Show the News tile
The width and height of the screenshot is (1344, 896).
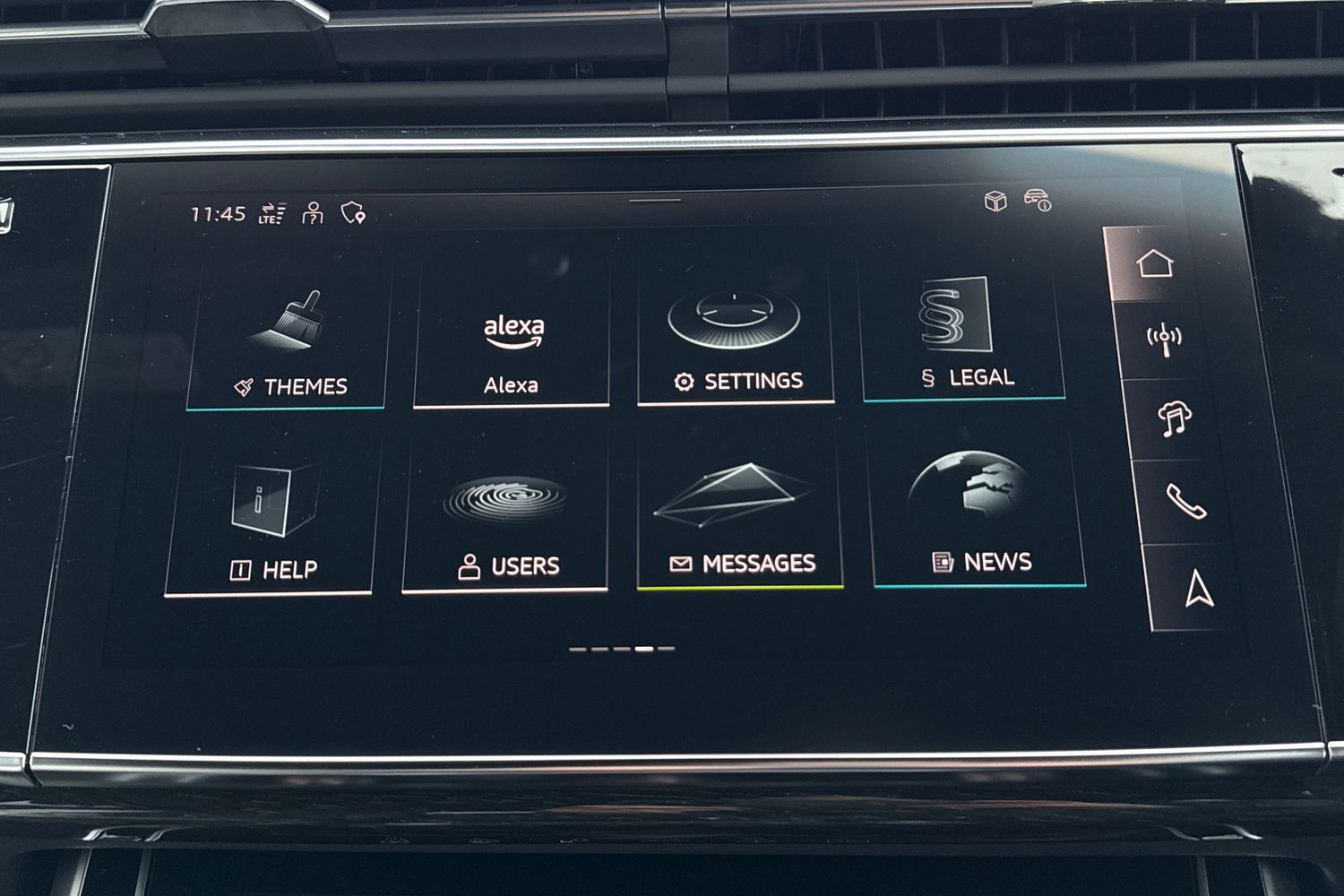tap(978, 513)
